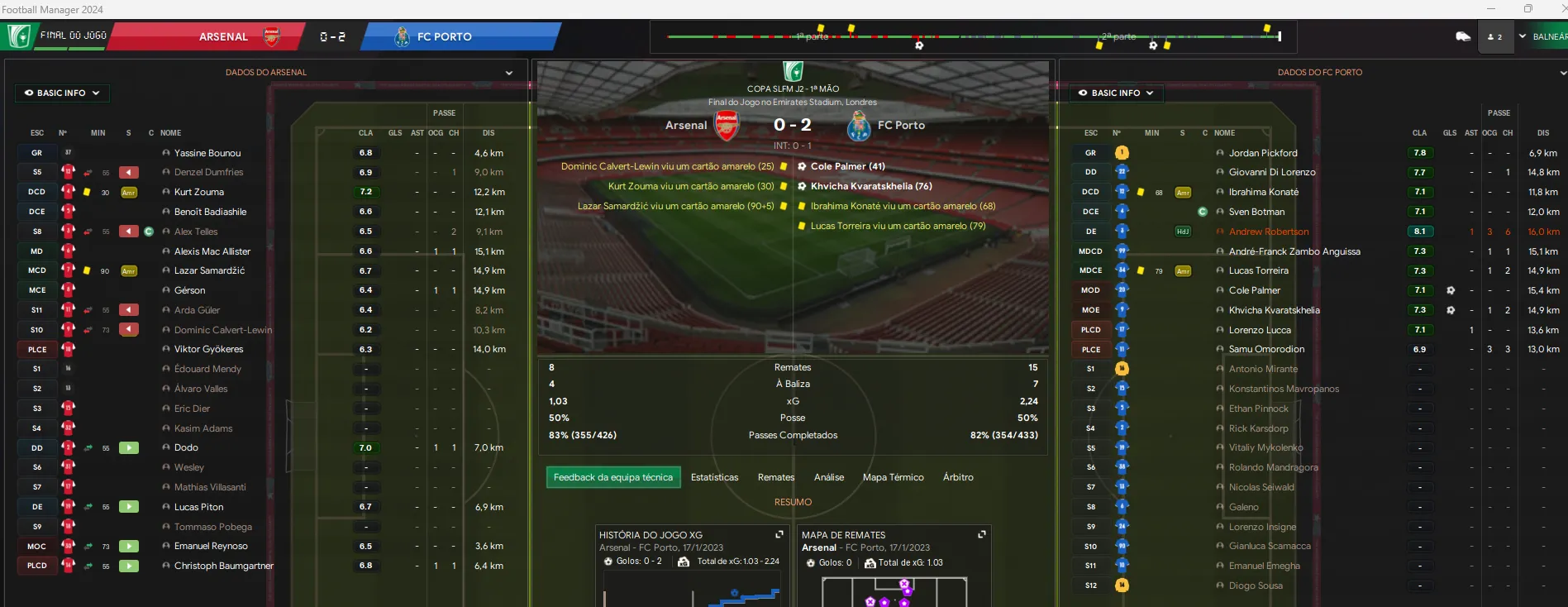Image resolution: width=1568 pixels, height=607 pixels.
Task: Expand the Dados do Arsenal panel selector
Action: coord(508,73)
